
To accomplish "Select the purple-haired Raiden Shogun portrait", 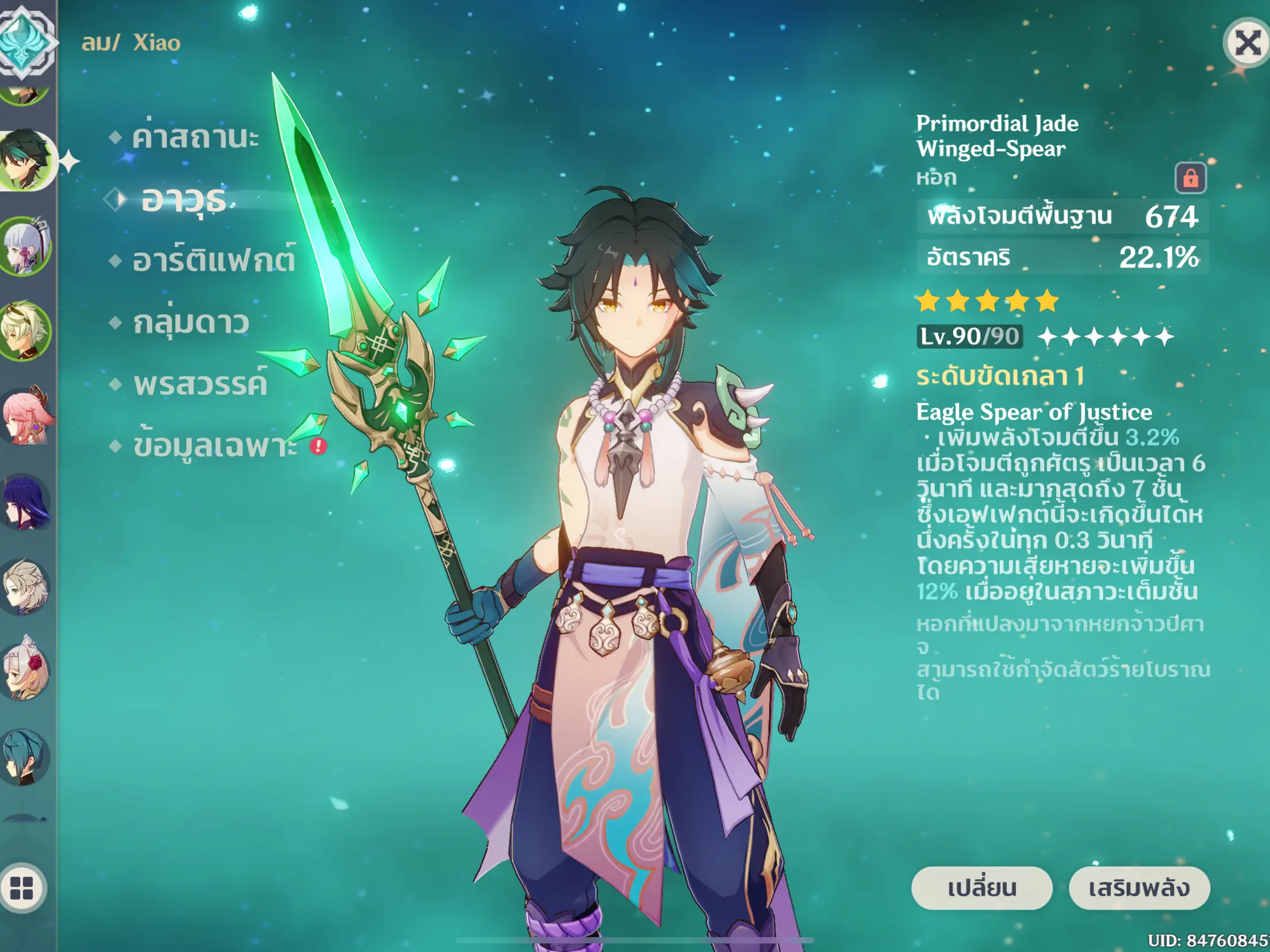I will (x=26, y=501).
